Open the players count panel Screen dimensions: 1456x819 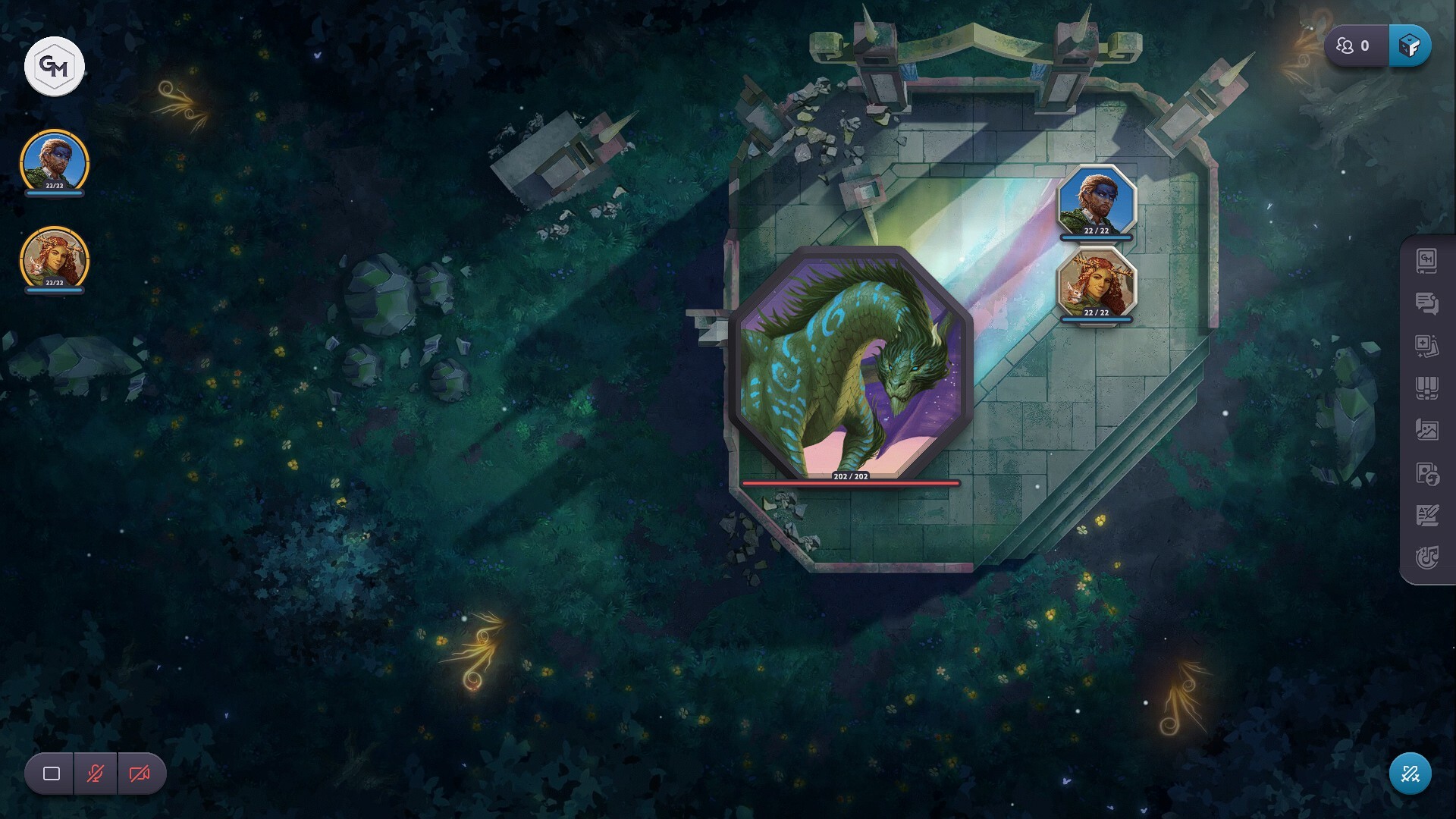tap(1355, 46)
